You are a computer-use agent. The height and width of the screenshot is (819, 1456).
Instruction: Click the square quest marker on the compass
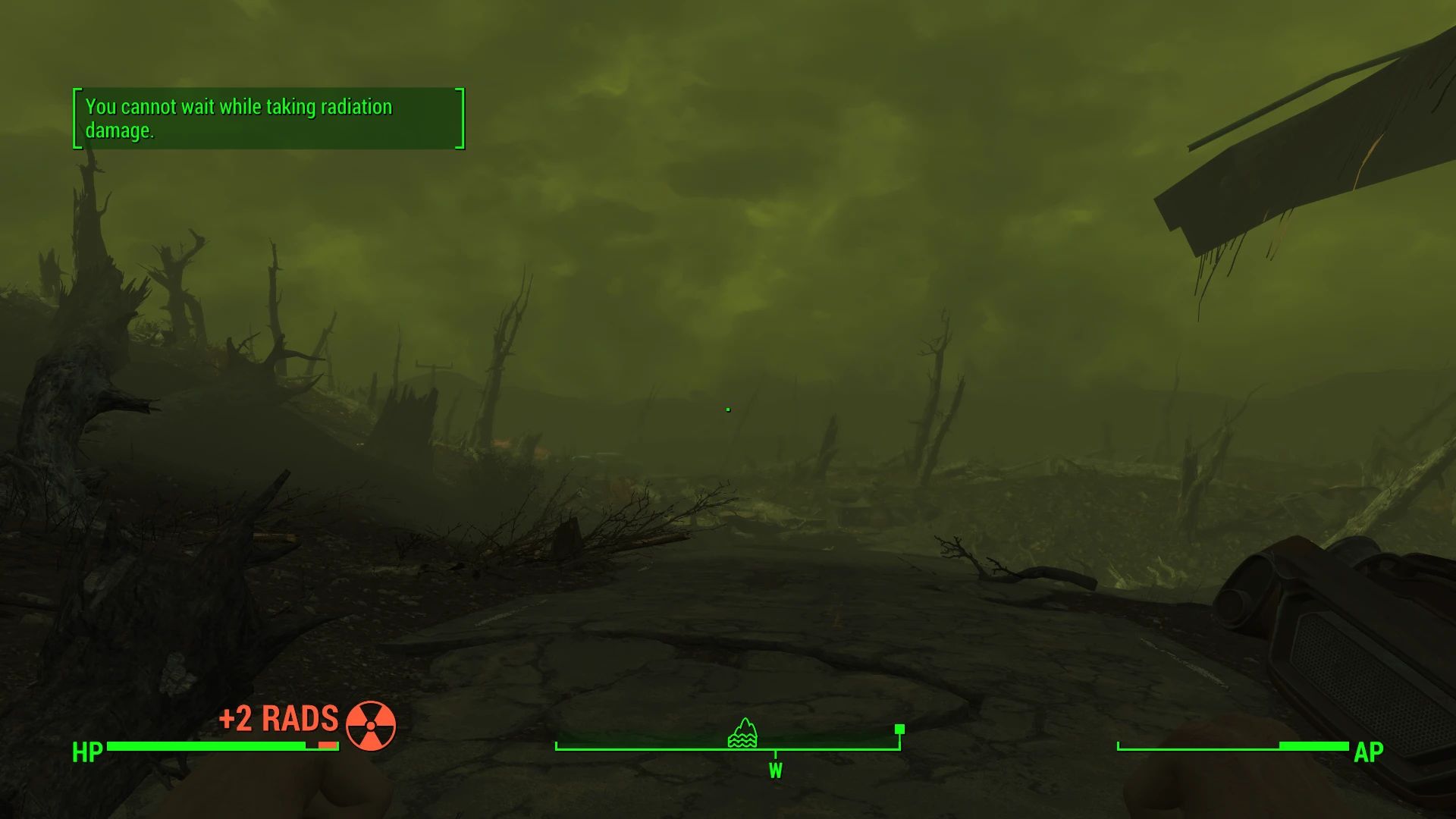pos(899,730)
